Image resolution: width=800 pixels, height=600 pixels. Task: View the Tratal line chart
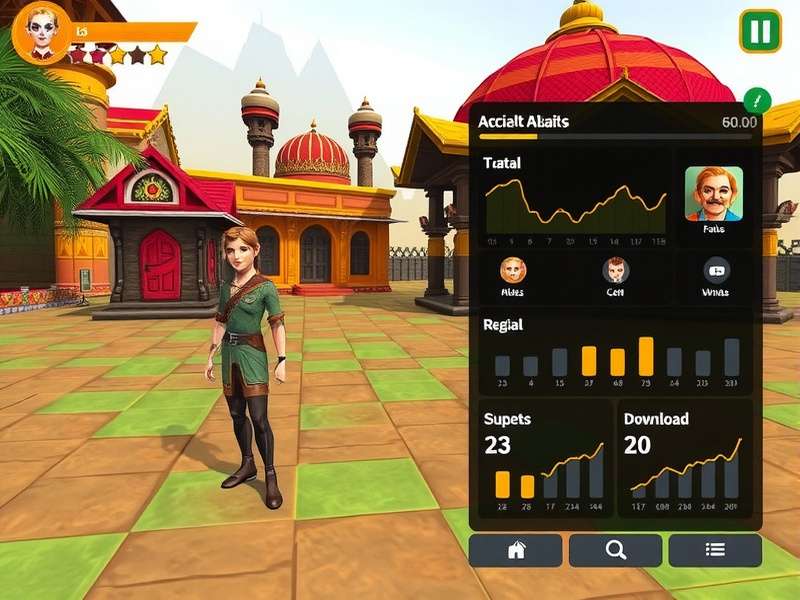575,207
